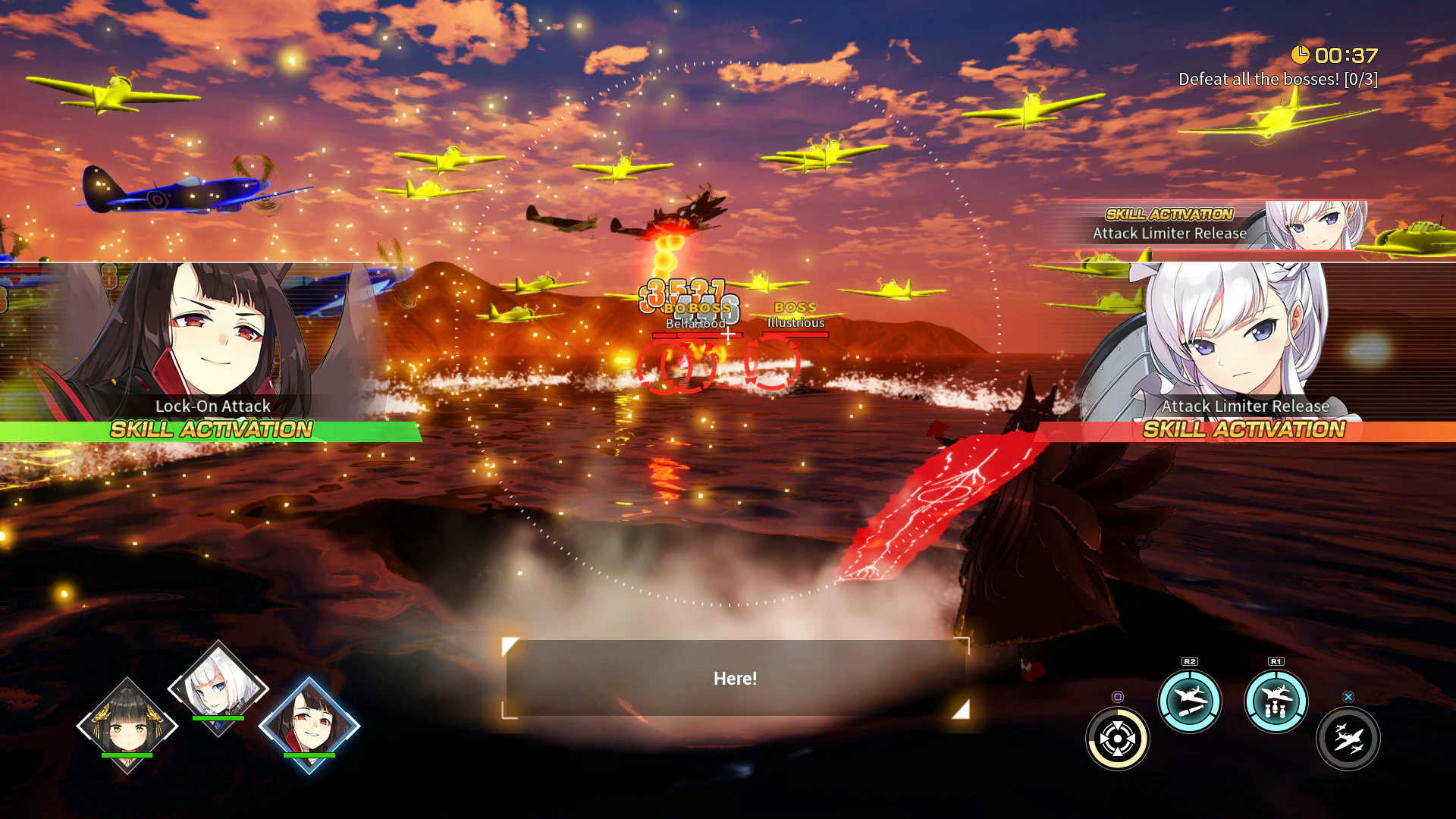This screenshot has height=819, width=1456.
Task: Open the Attack Limiter Release skill banner
Action: click(1170, 234)
